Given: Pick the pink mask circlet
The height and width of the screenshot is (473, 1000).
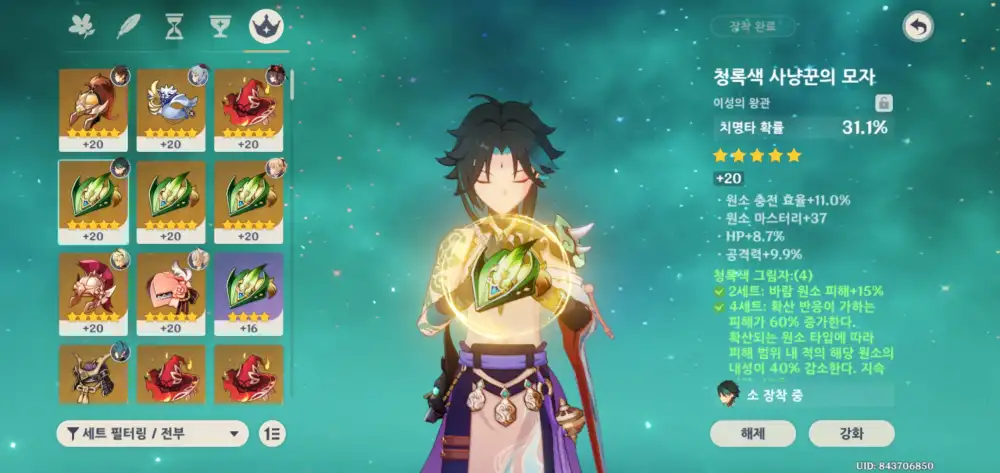Looking at the screenshot, I should click(x=170, y=290).
